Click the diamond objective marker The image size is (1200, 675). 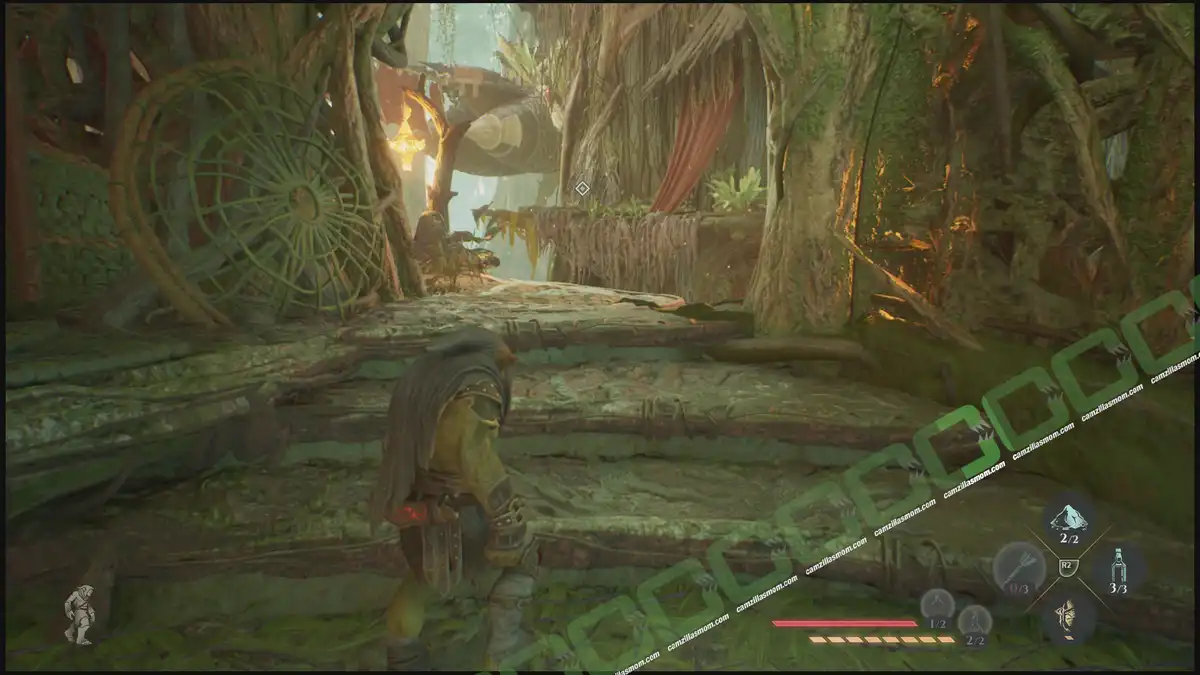pos(582,188)
